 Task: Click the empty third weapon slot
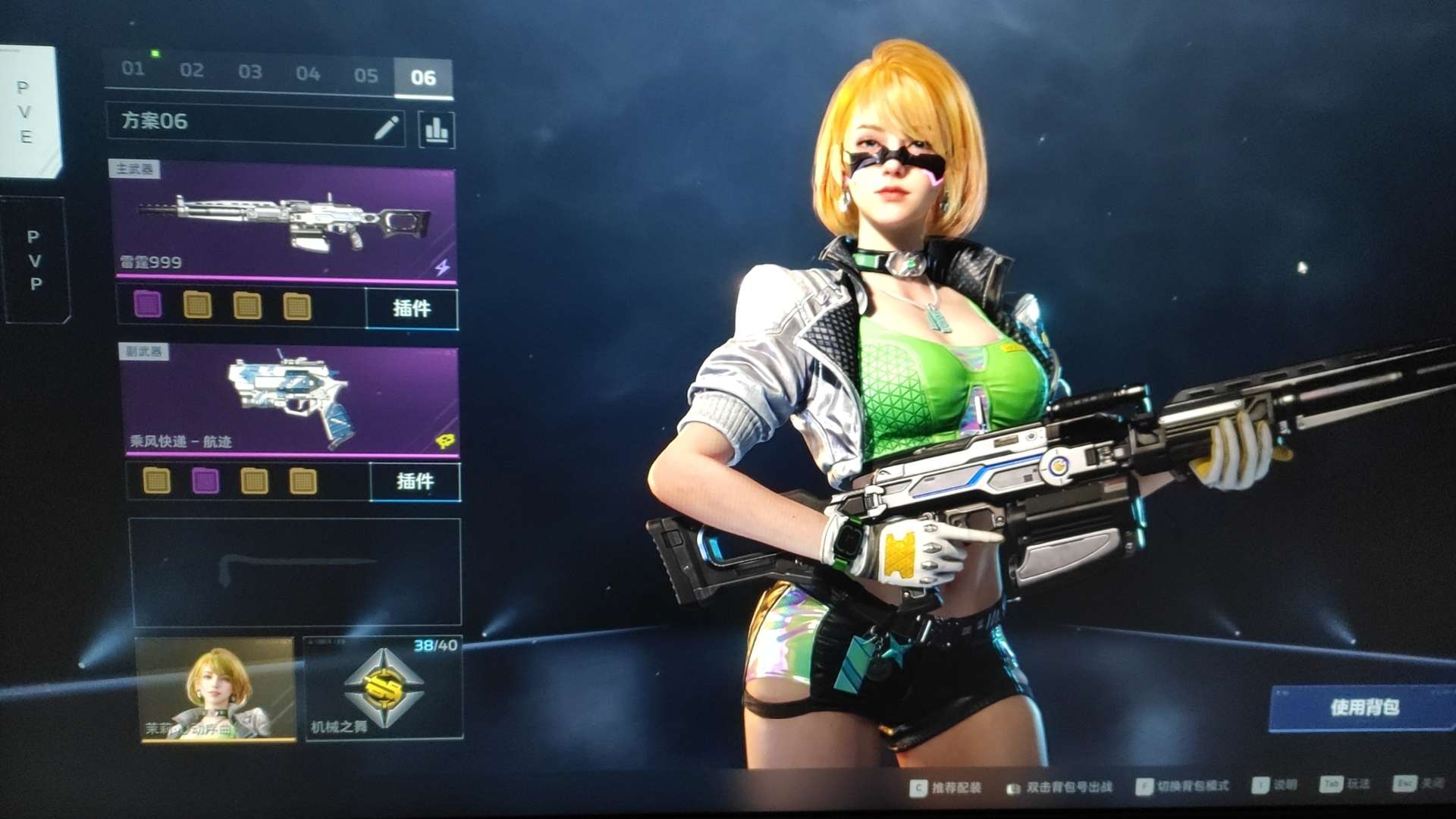click(x=296, y=572)
